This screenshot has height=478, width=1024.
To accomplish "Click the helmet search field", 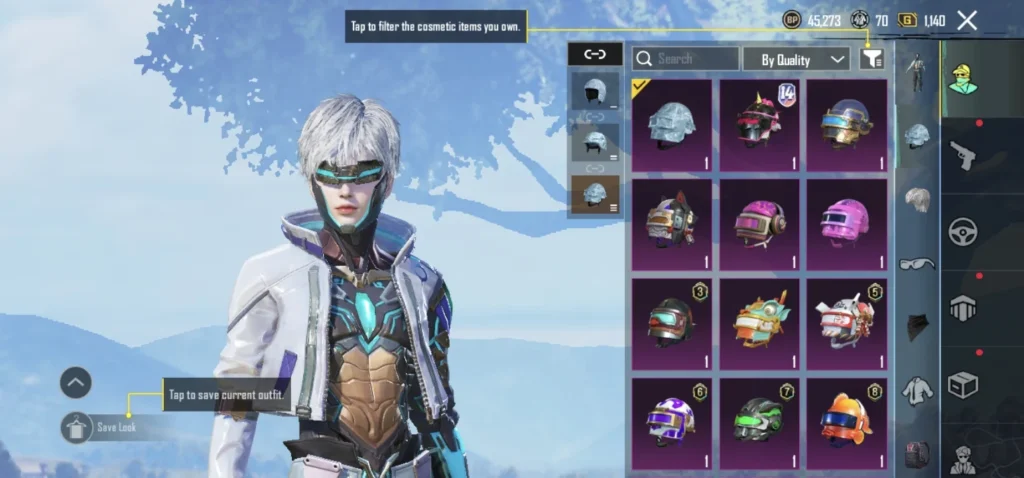I will [685, 59].
